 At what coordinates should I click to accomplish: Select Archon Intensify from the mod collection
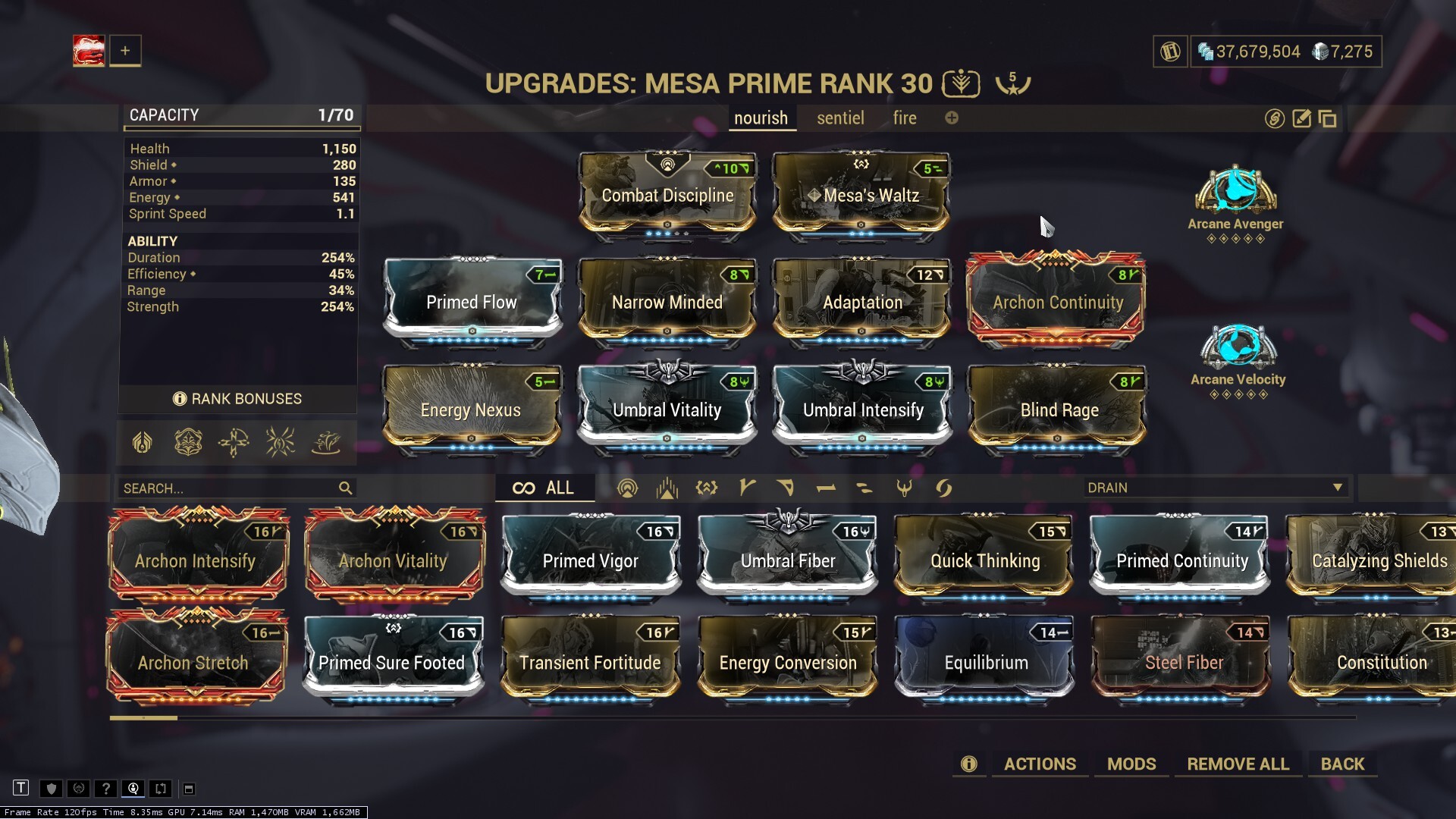click(x=196, y=560)
